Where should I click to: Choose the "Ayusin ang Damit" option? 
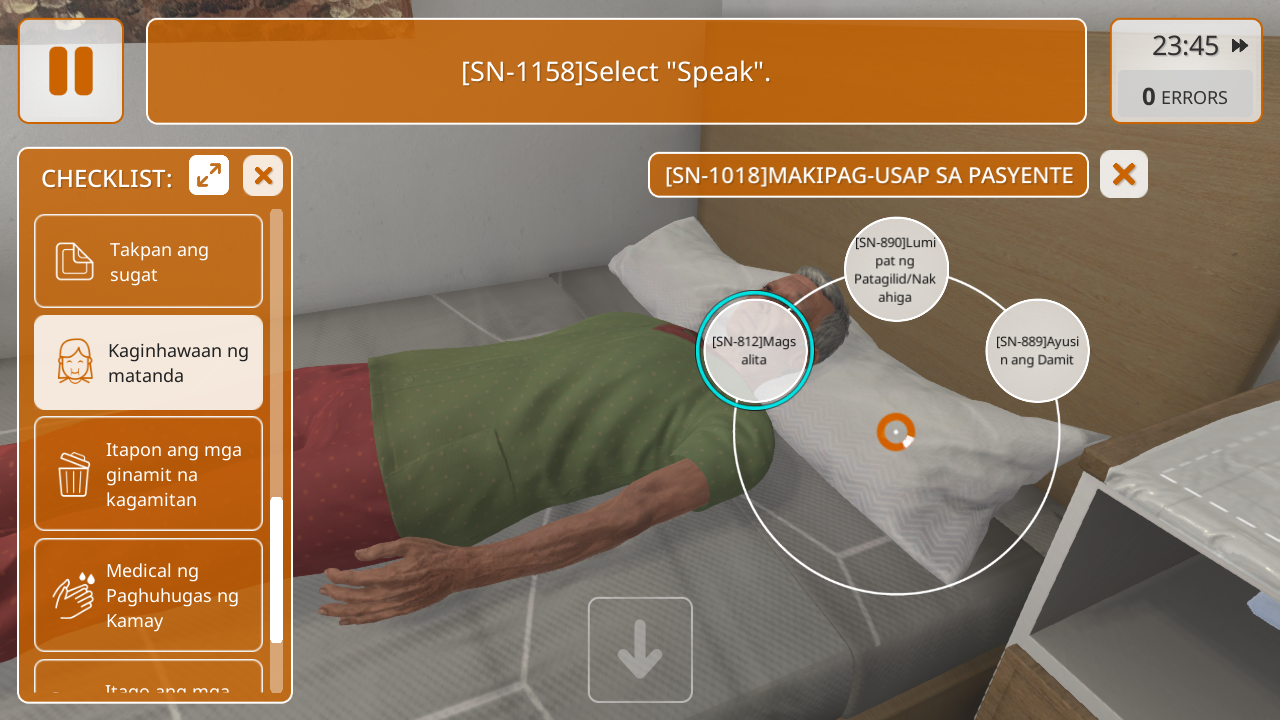pyautogui.click(x=1037, y=350)
